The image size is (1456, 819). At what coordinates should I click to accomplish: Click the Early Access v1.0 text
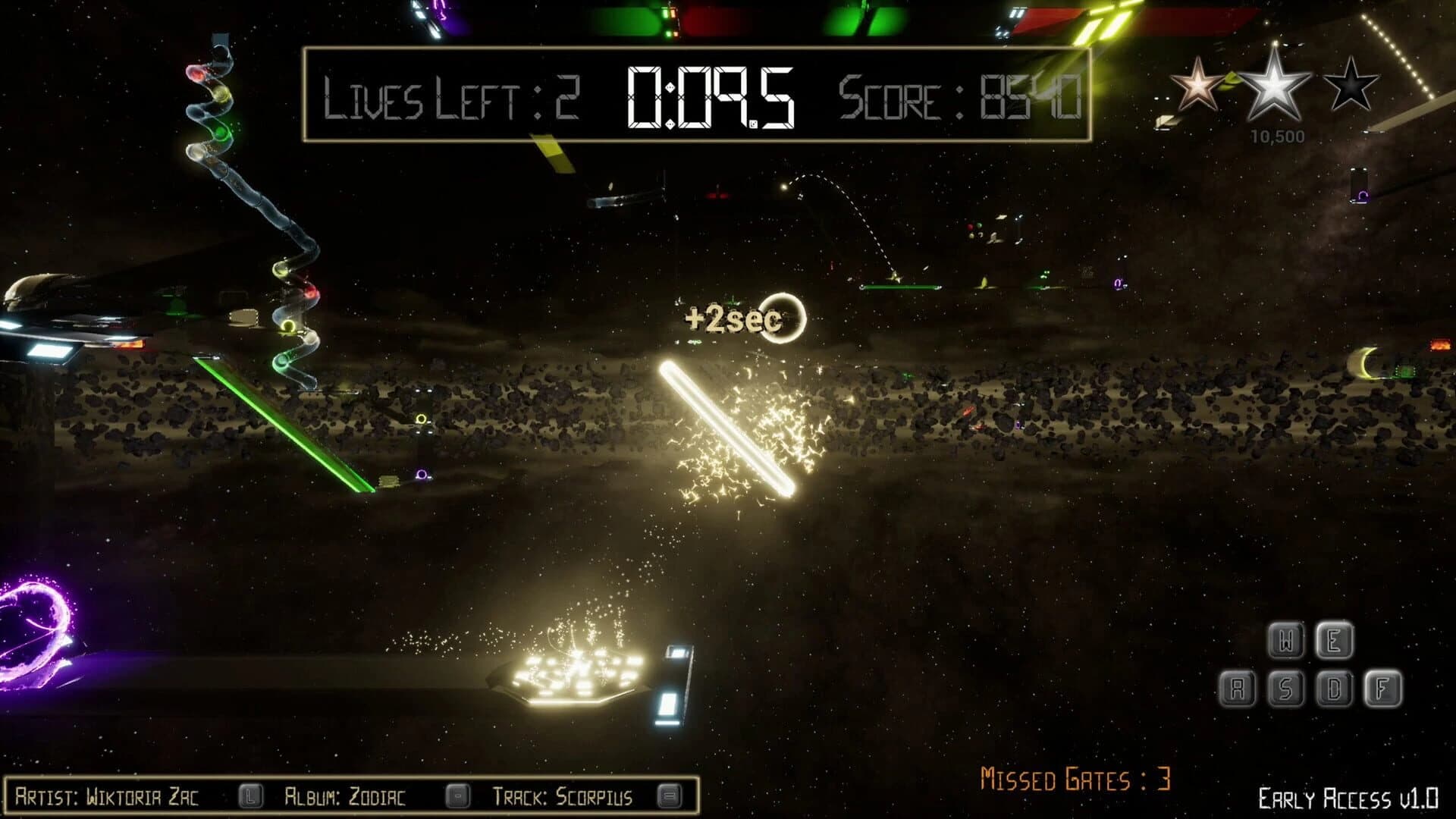pos(1347,797)
